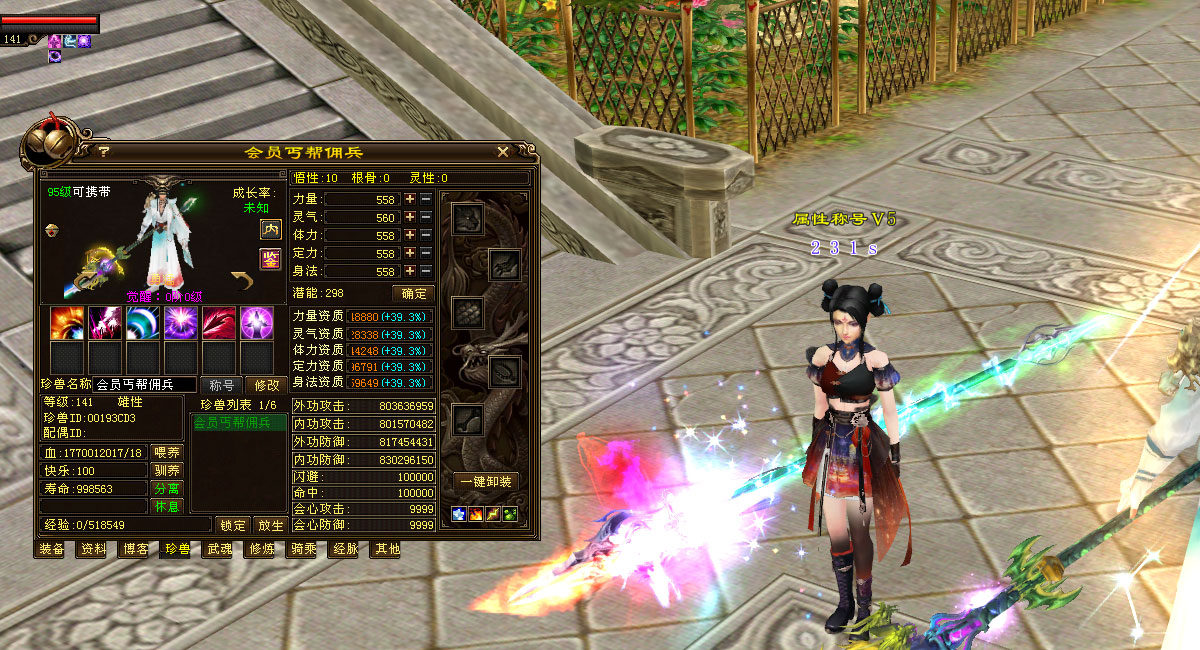The height and width of the screenshot is (650, 1200).
Task: Select the 休息 rest button
Action: [167, 506]
